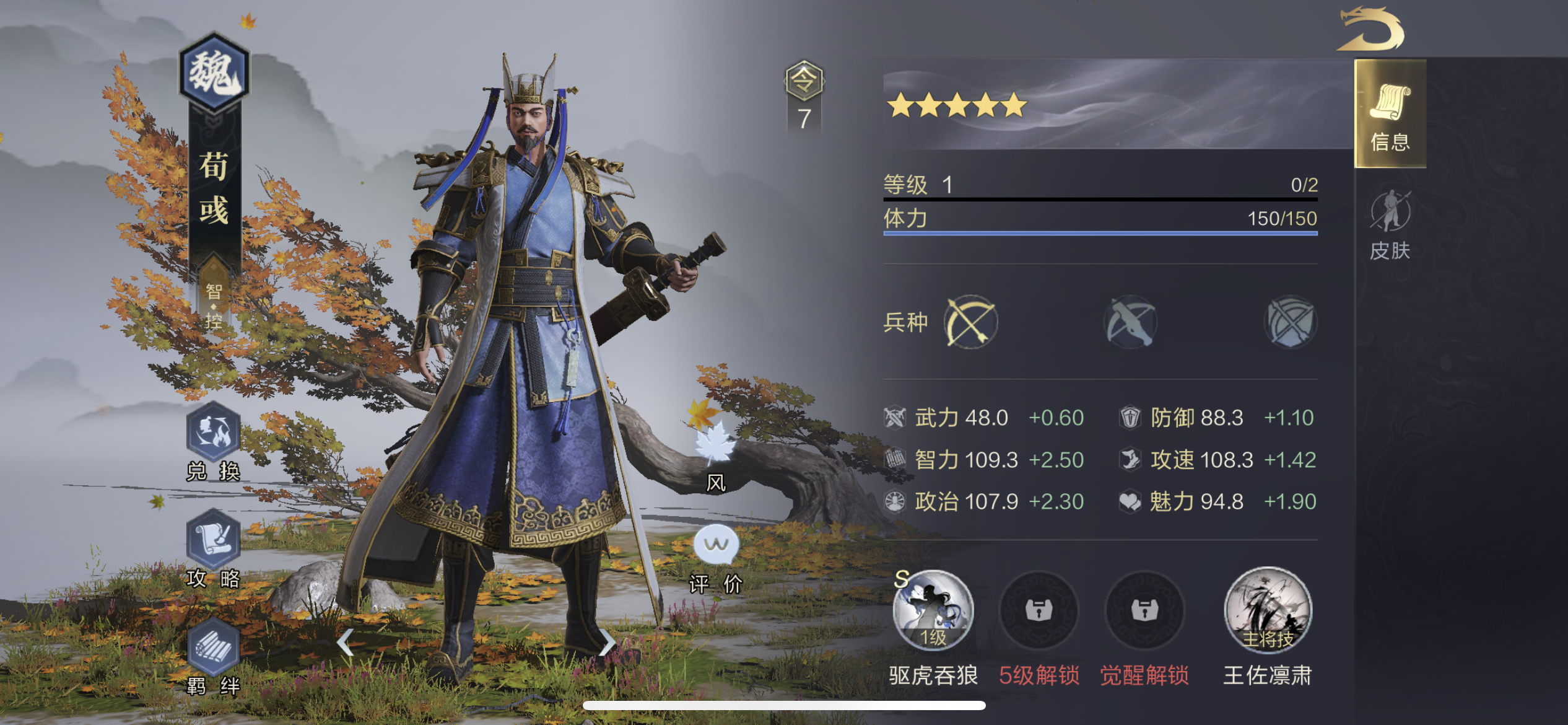View the locked 5级解锁 skill slot
This screenshot has width=1568, height=725.
(x=1039, y=610)
